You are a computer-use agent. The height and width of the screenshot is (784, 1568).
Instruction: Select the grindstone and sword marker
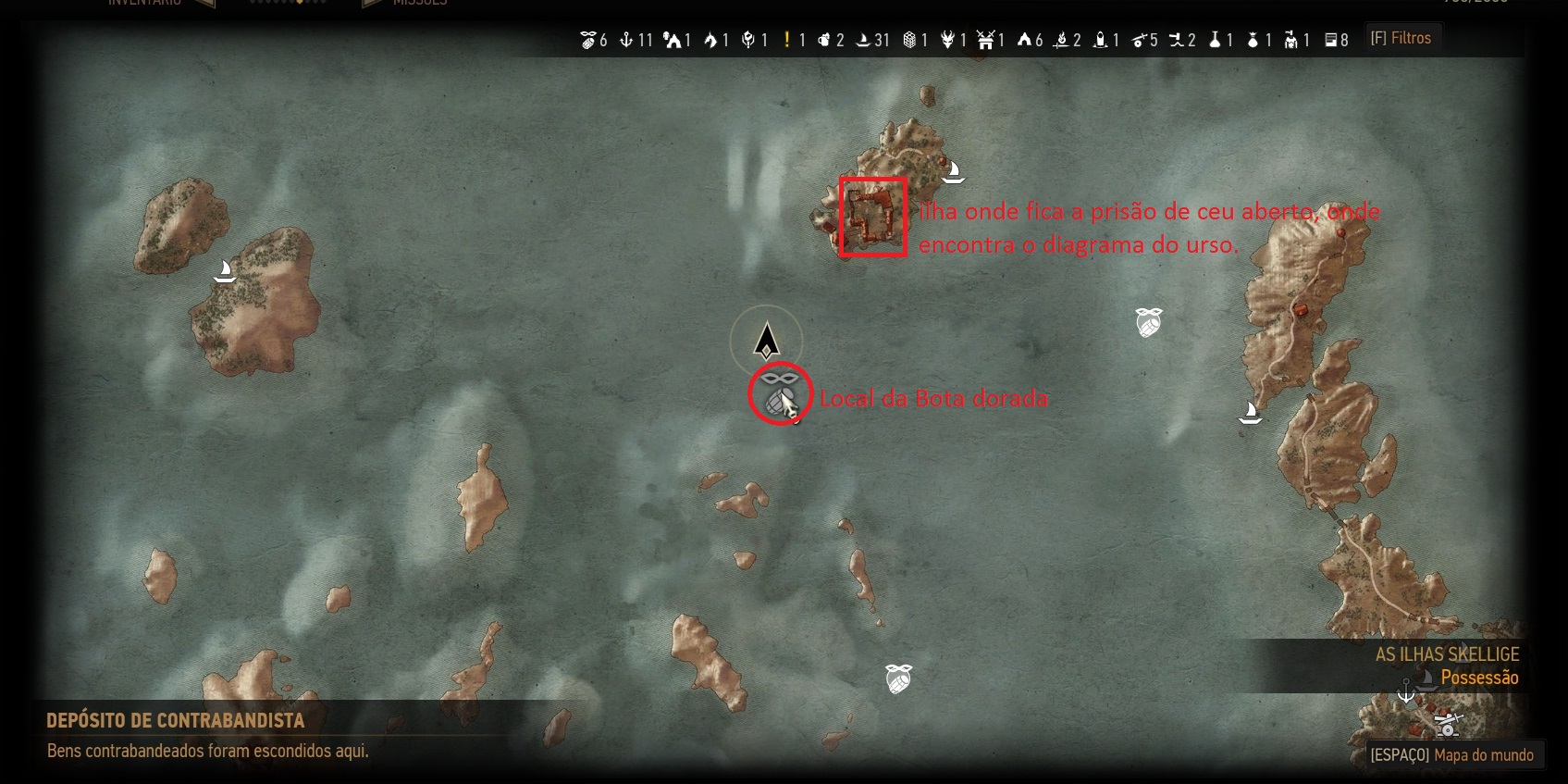pyautogui.click(x=1447, y=724)
